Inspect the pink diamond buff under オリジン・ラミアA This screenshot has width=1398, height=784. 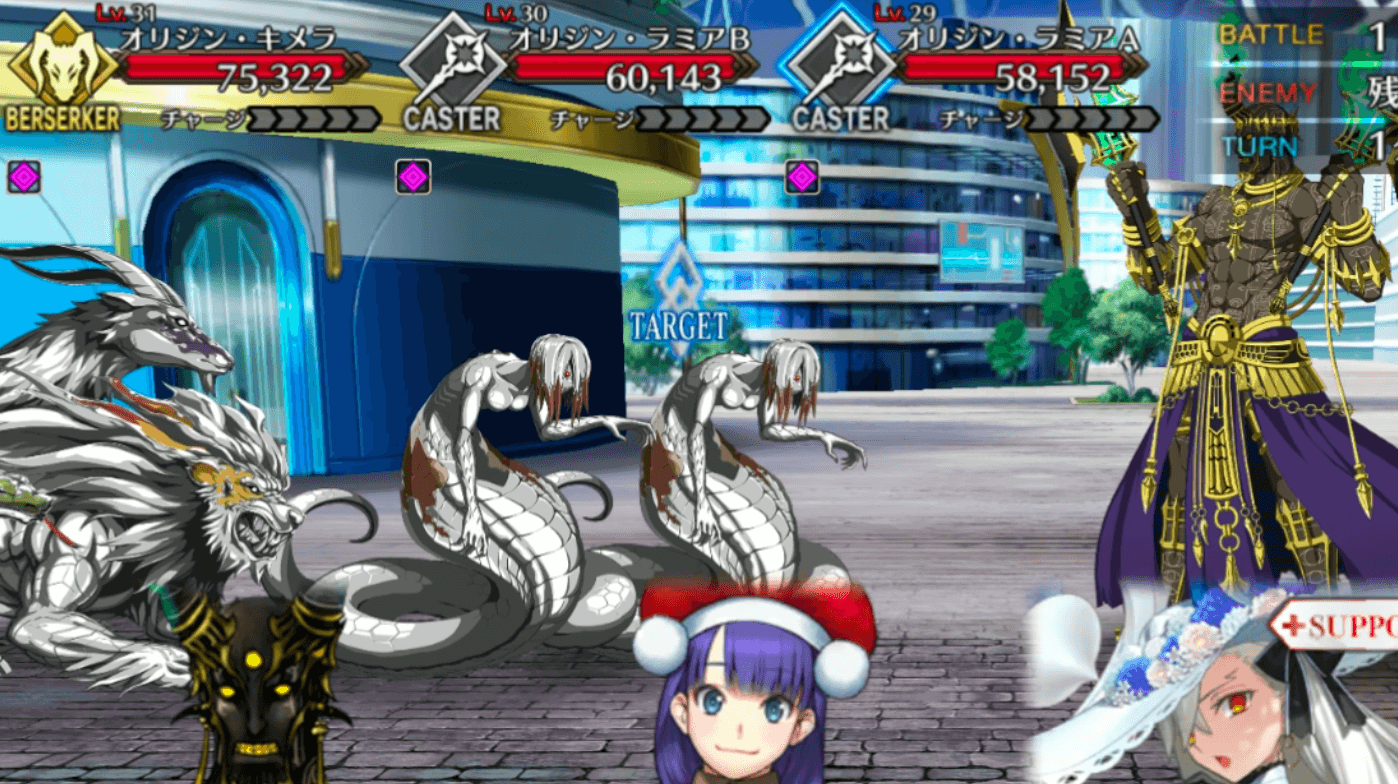pos(802,177)
